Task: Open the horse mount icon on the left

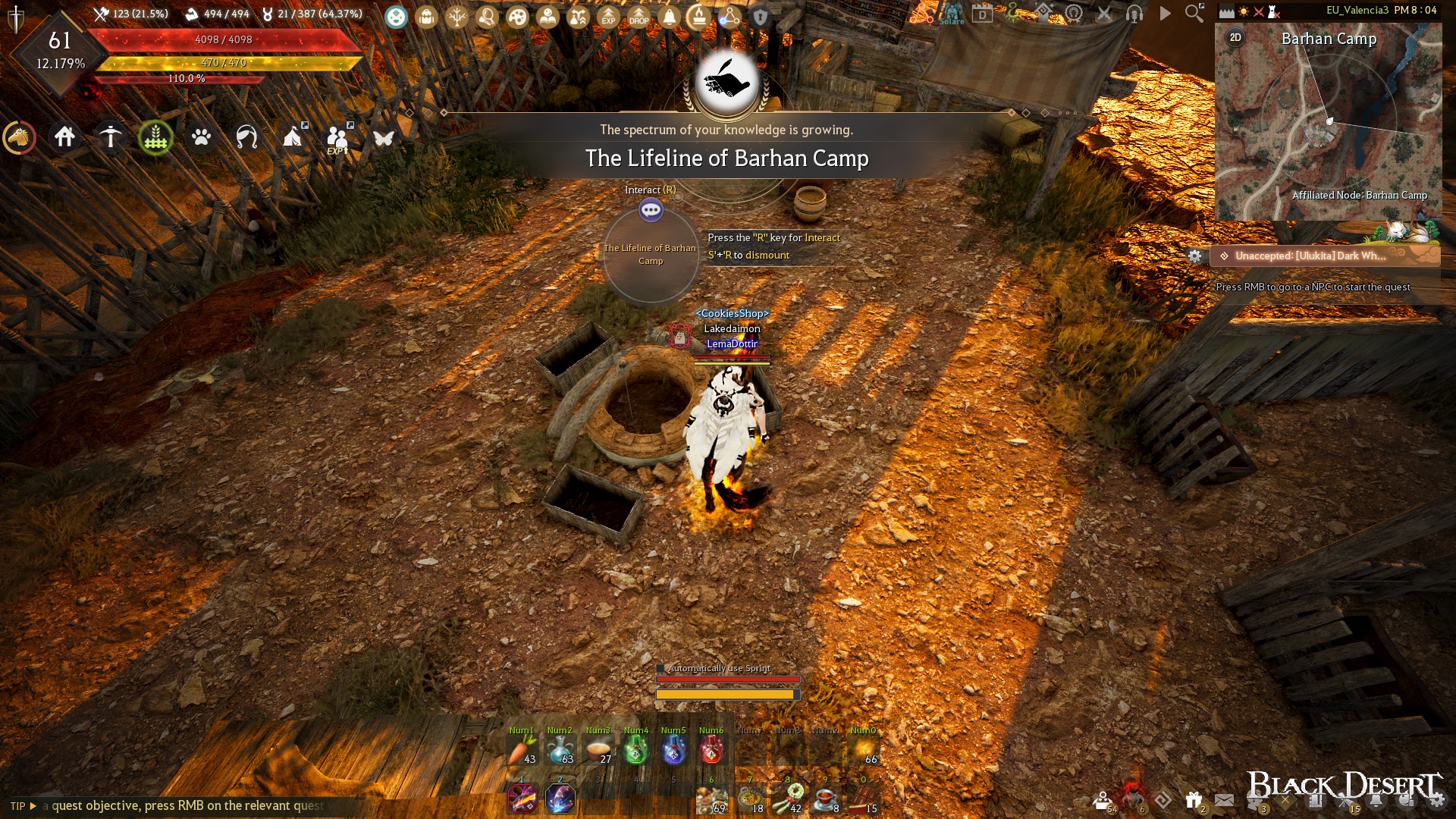Action: tap(19, 138)
